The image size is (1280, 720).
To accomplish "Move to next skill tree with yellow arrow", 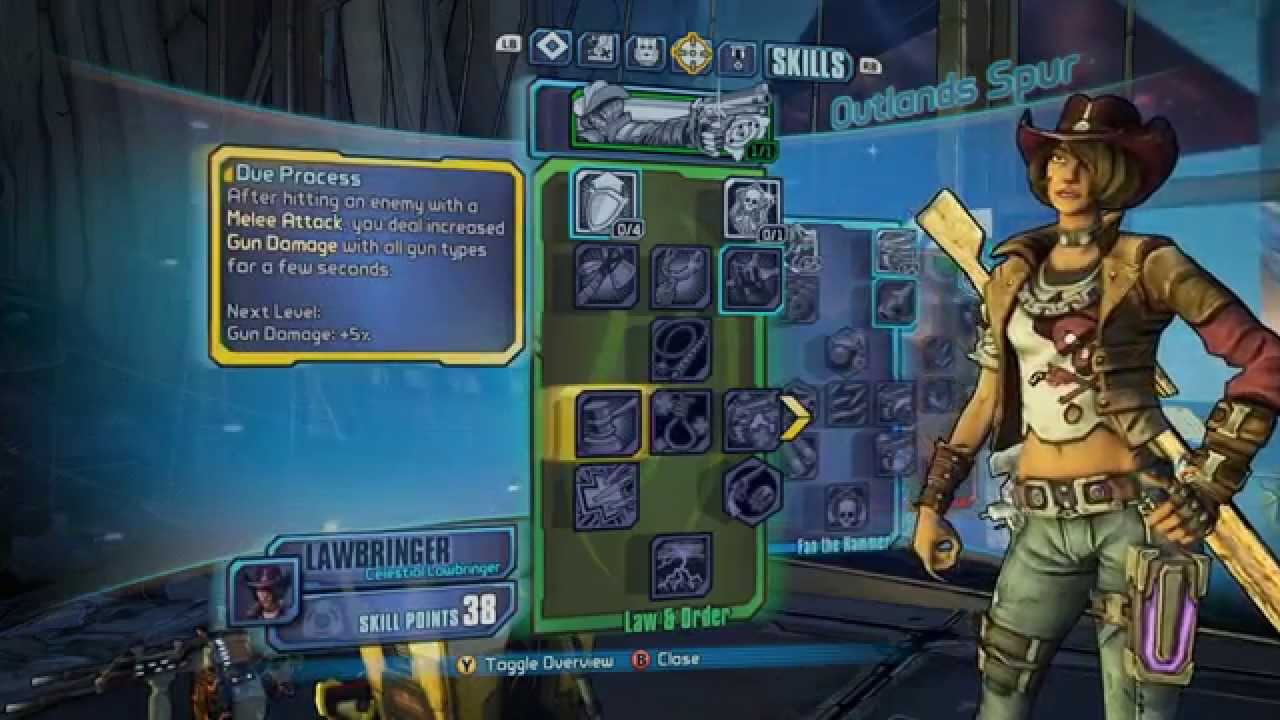I will tap(797, 417).
